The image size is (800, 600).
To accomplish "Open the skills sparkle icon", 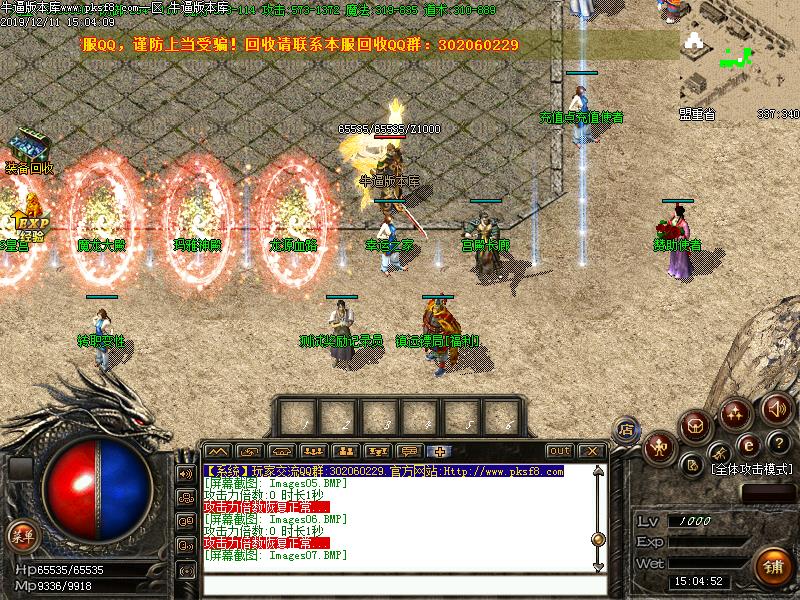I will 737,413.
